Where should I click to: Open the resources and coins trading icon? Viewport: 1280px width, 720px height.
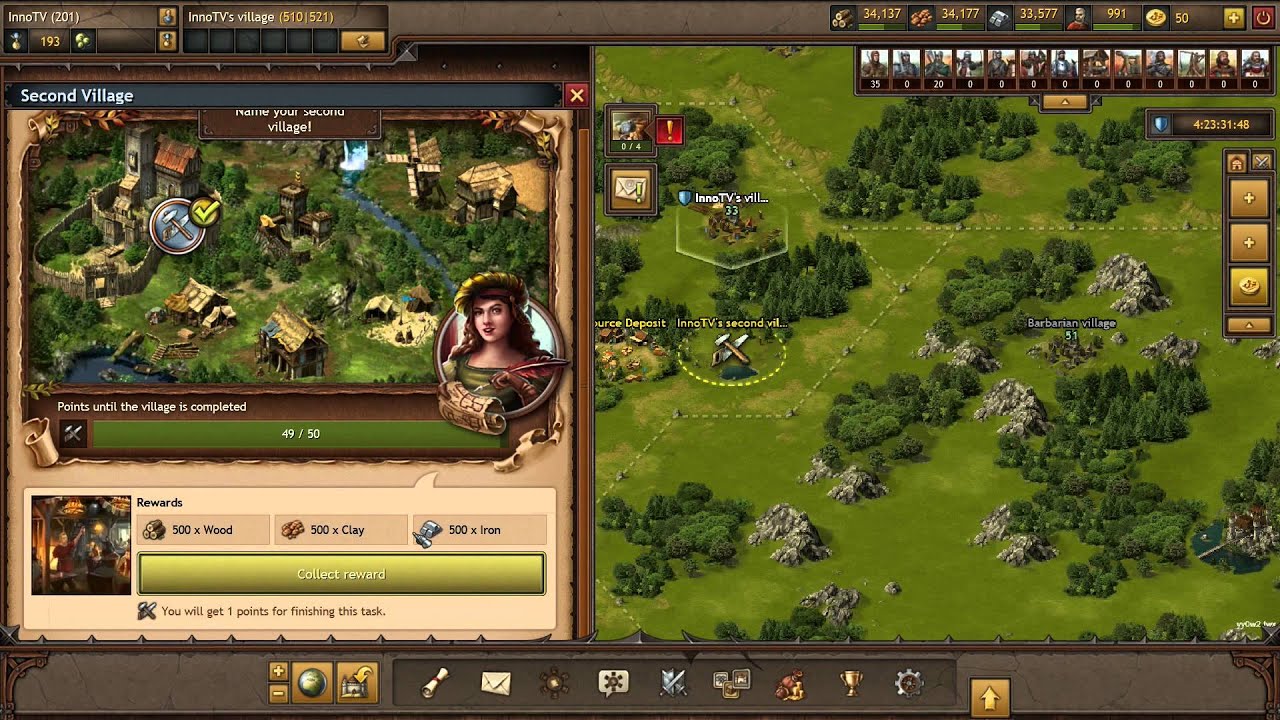point(790,684)
